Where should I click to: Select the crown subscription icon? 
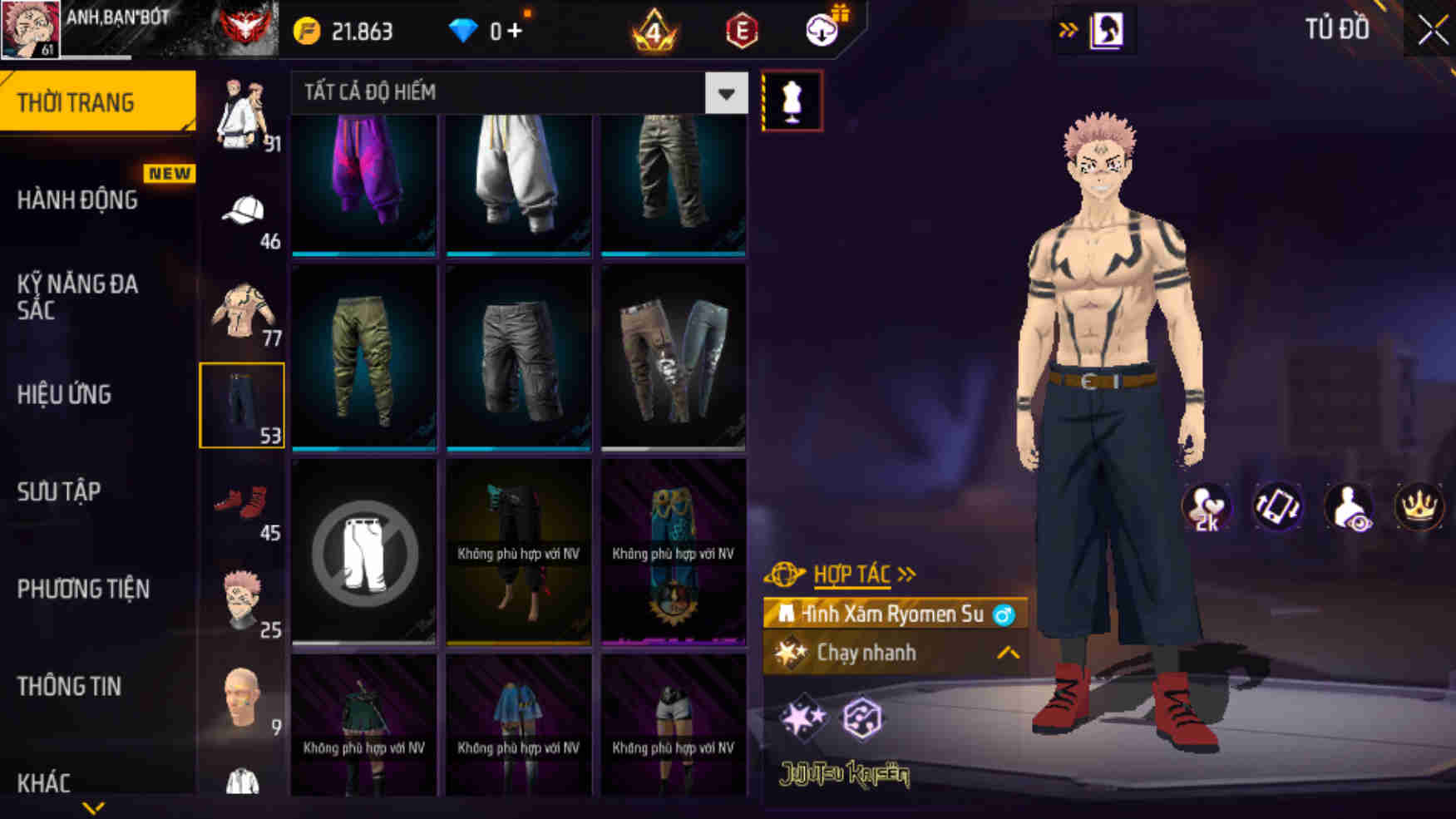(x=1419, y=507)
